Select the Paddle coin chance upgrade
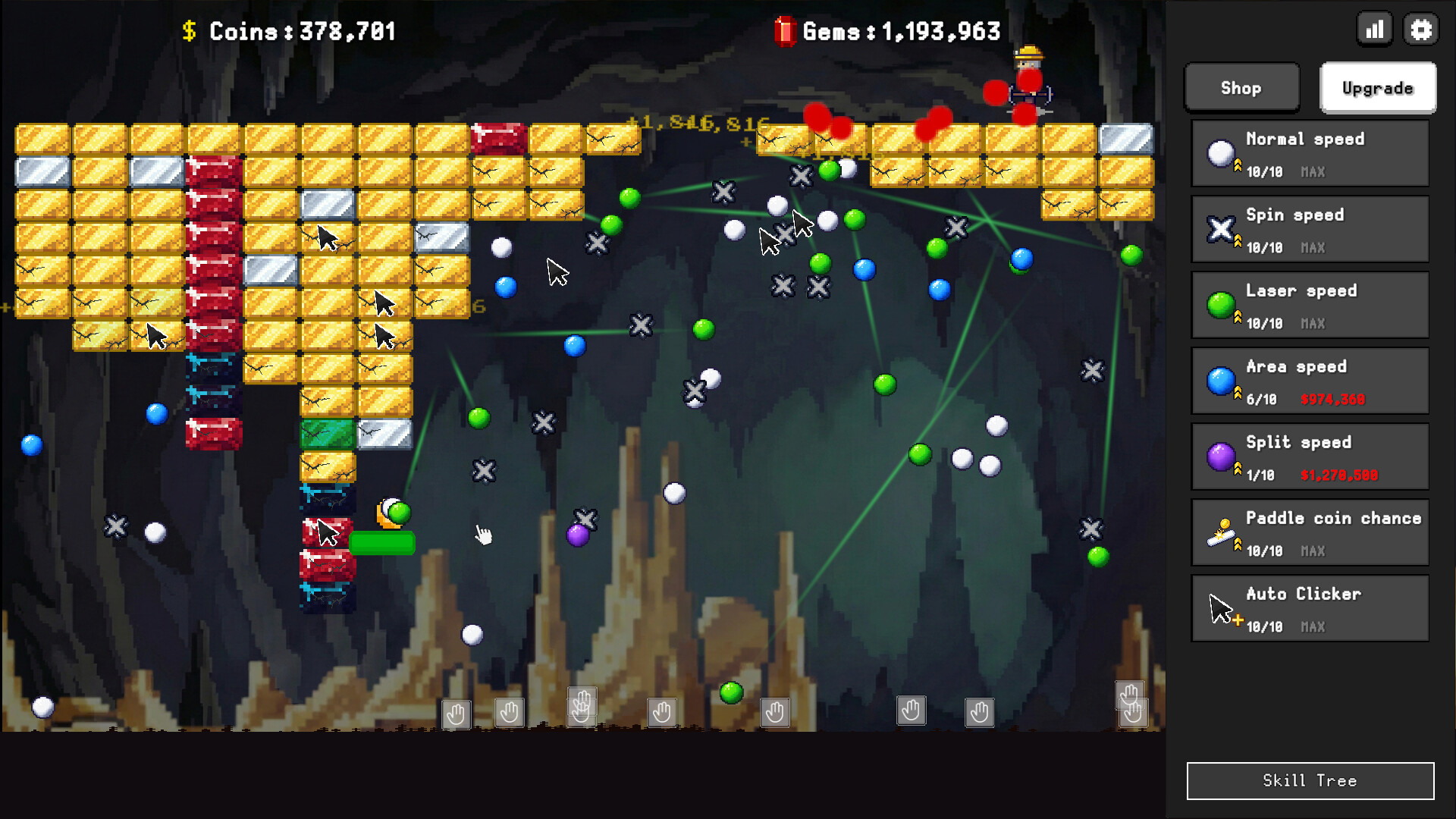The width and height of the screenshot is (1456, 819). [x=1310, y=533]
